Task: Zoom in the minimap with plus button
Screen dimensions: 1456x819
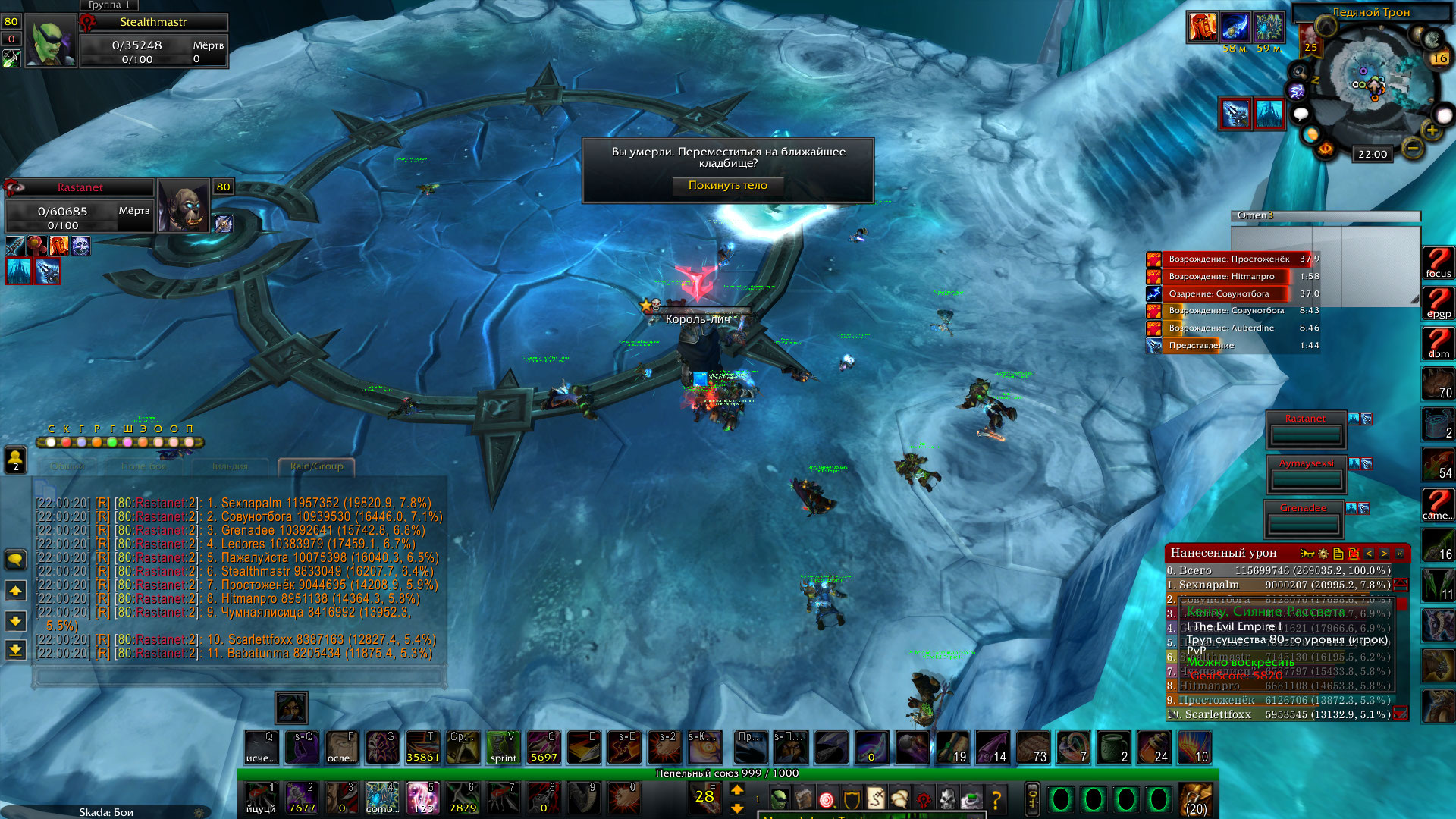Action: (x=1432, y=130)
